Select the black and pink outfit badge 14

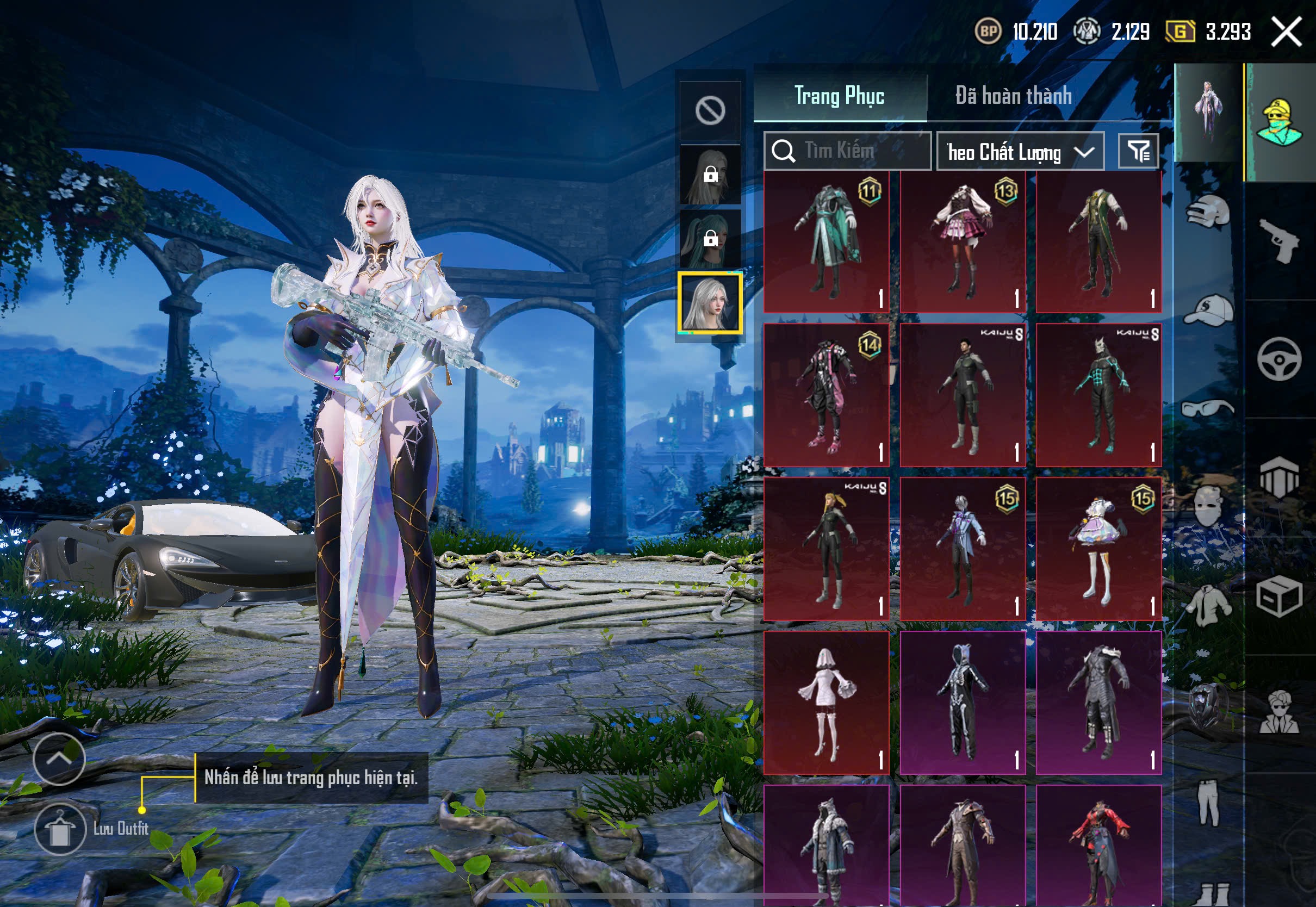click(x=826, y=395)
